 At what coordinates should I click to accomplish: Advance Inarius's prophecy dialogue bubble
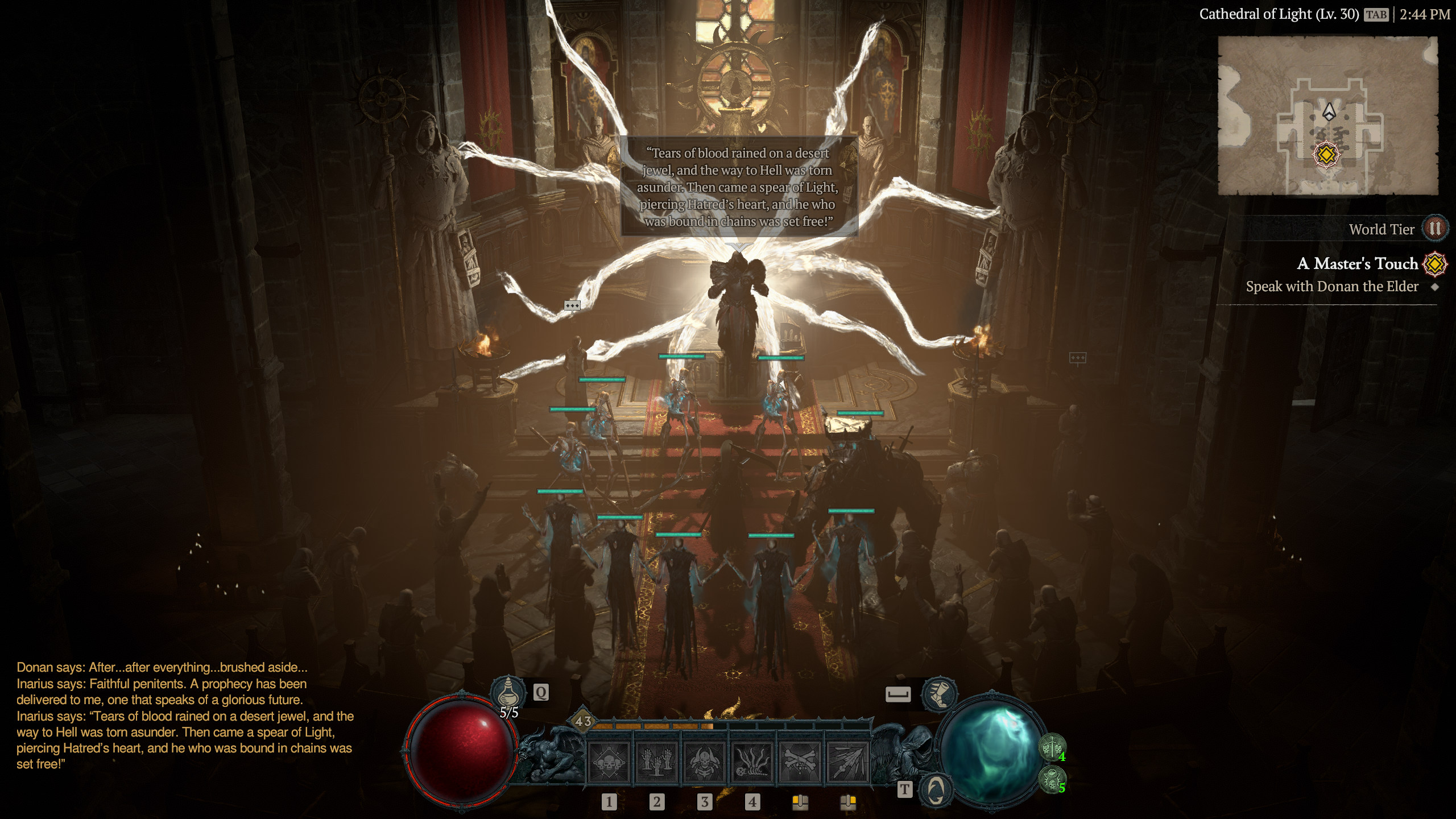coord(738,187)
